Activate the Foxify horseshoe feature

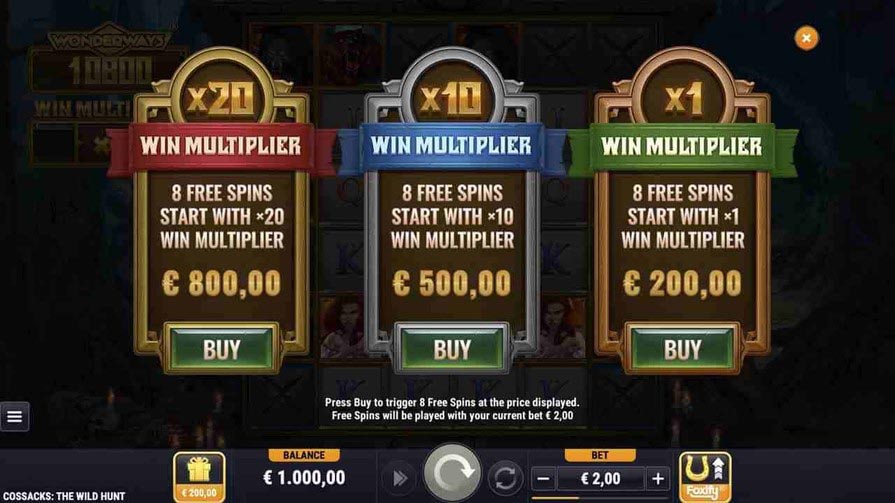click(x=705, y=476)
